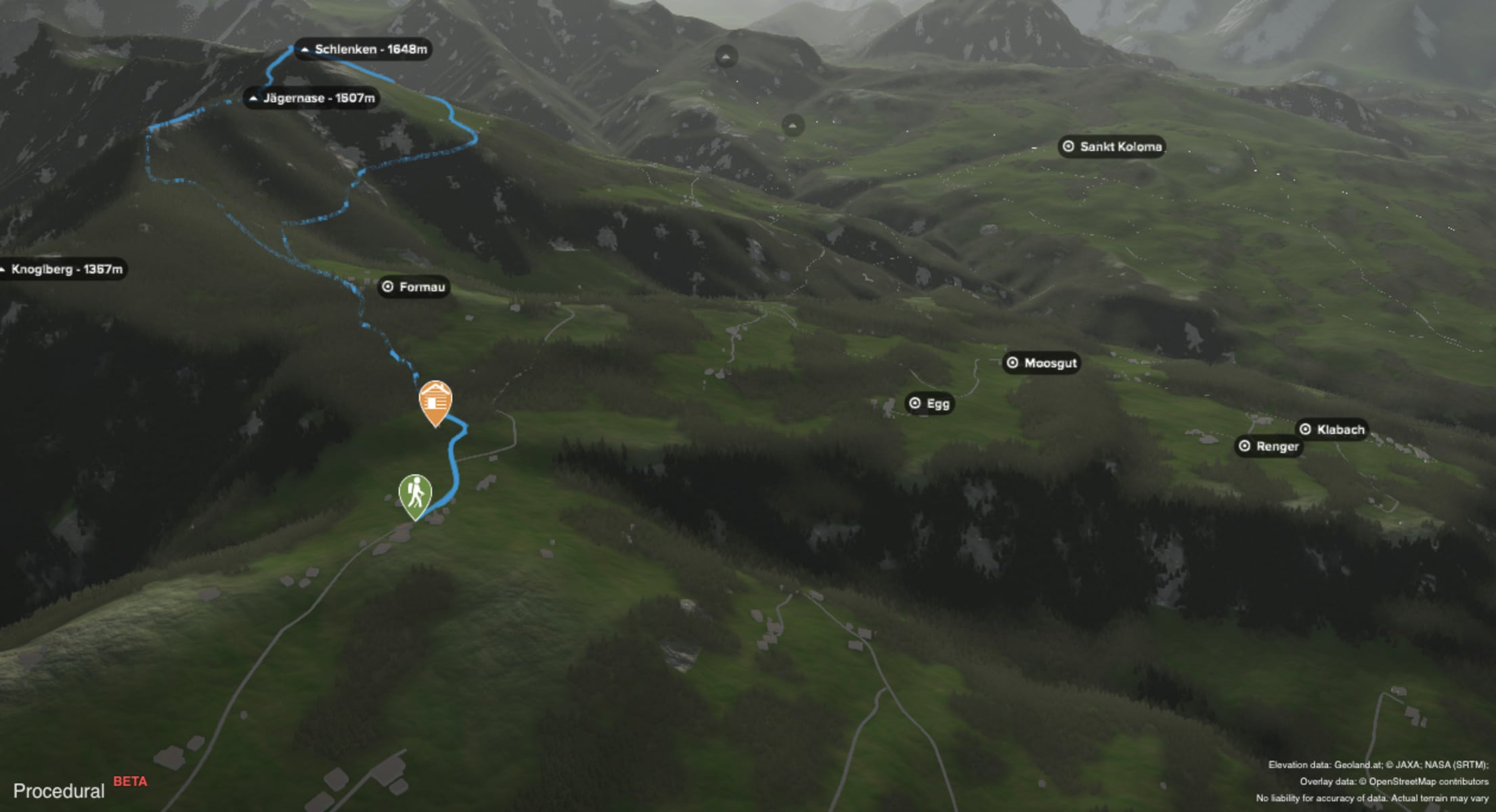This screenshot has height=812, width=1496.
Task: Select the Sankt Koloma place label
Action: (1112, 147)
